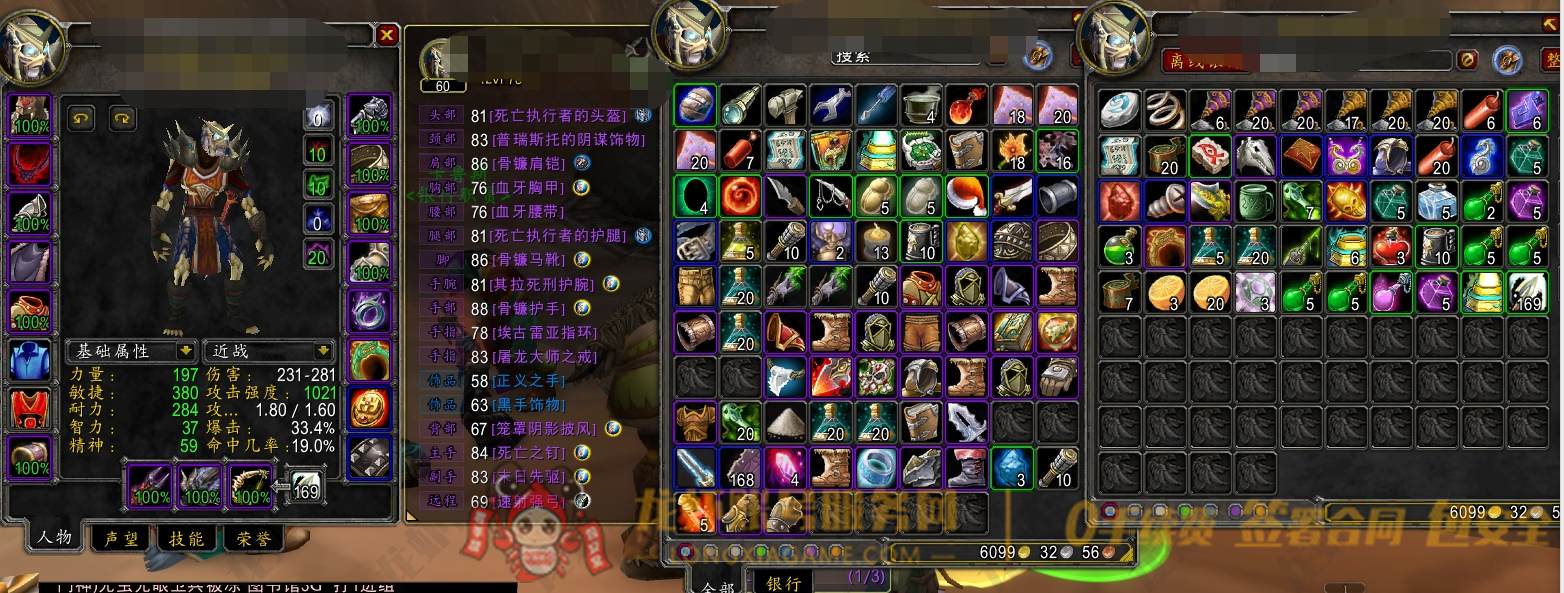Click the green mug item in bank
The image size is (1564, 593).
click(1255, 201)
